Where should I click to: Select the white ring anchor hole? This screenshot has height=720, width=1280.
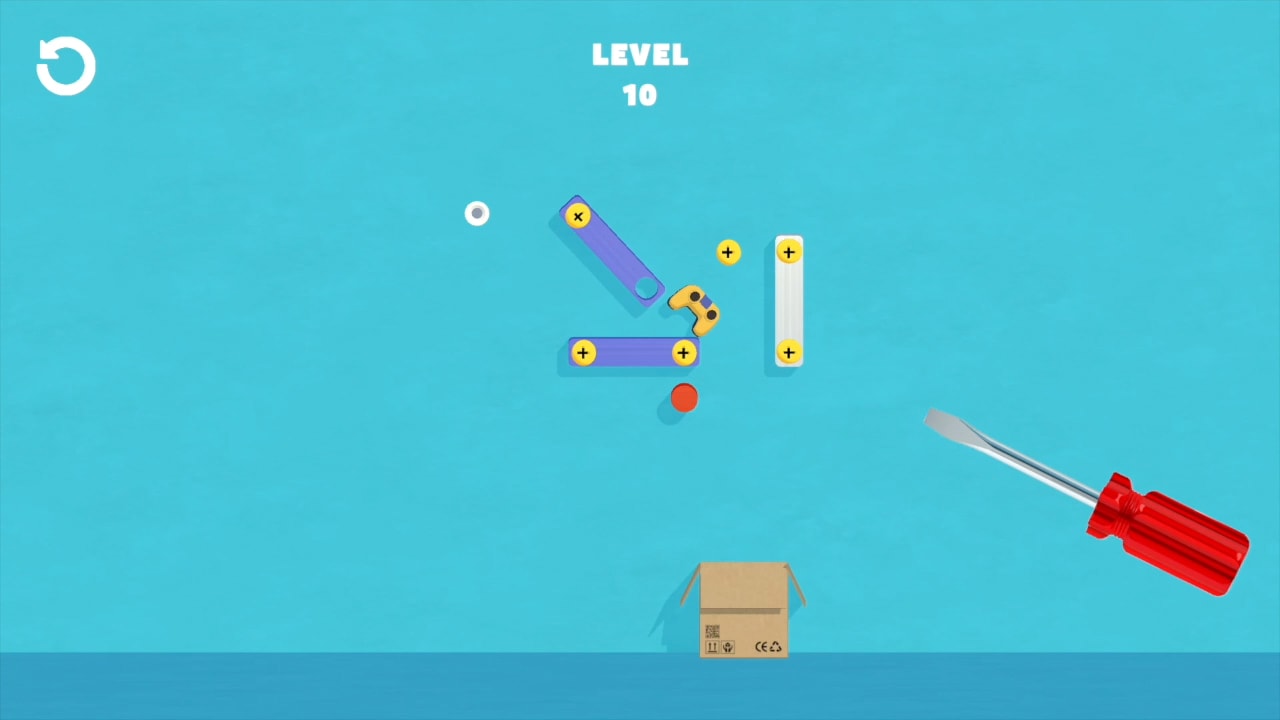point(477,213)
